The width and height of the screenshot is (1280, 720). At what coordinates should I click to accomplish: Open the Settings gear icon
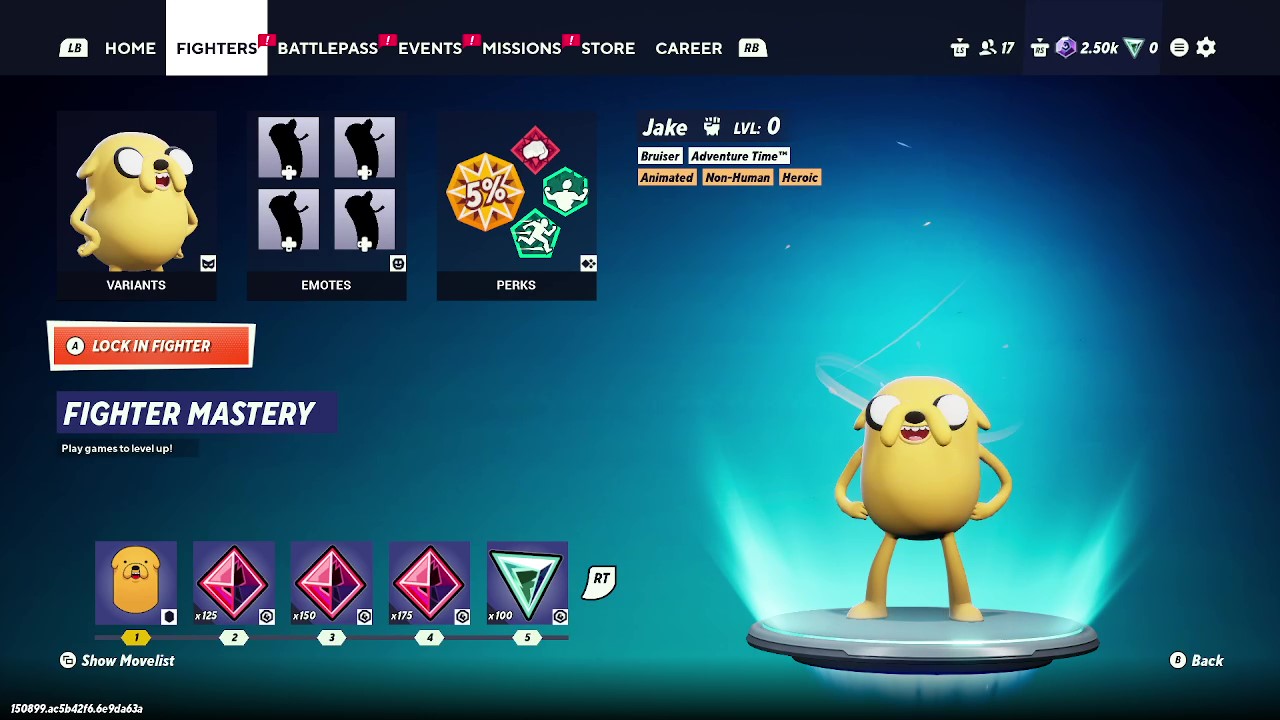pyautogui.click(x=1206, y=47)
